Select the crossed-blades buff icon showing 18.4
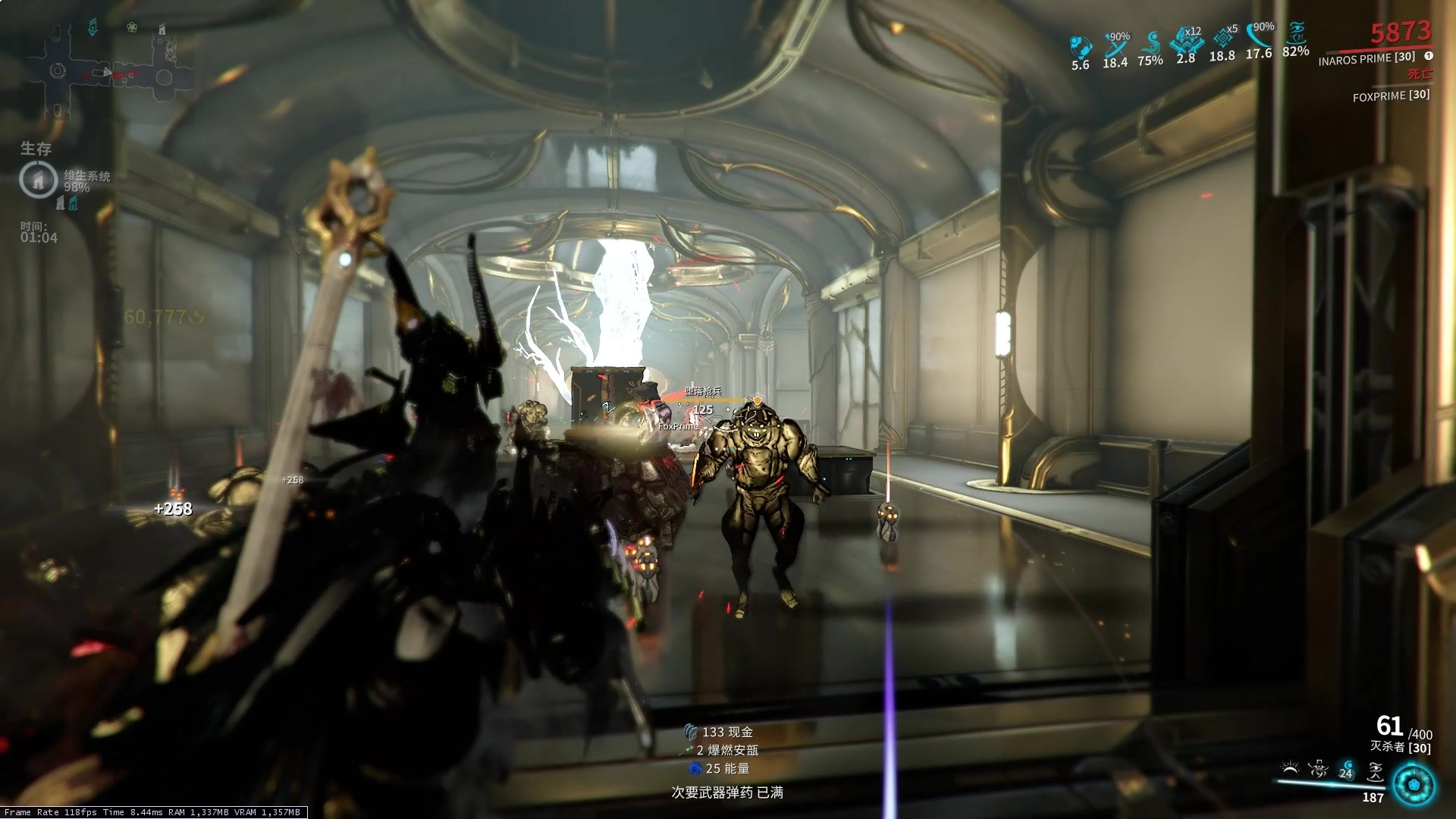Viewport: 1456px width, 819px height. pyautogui.click(x=1116, y=45)
